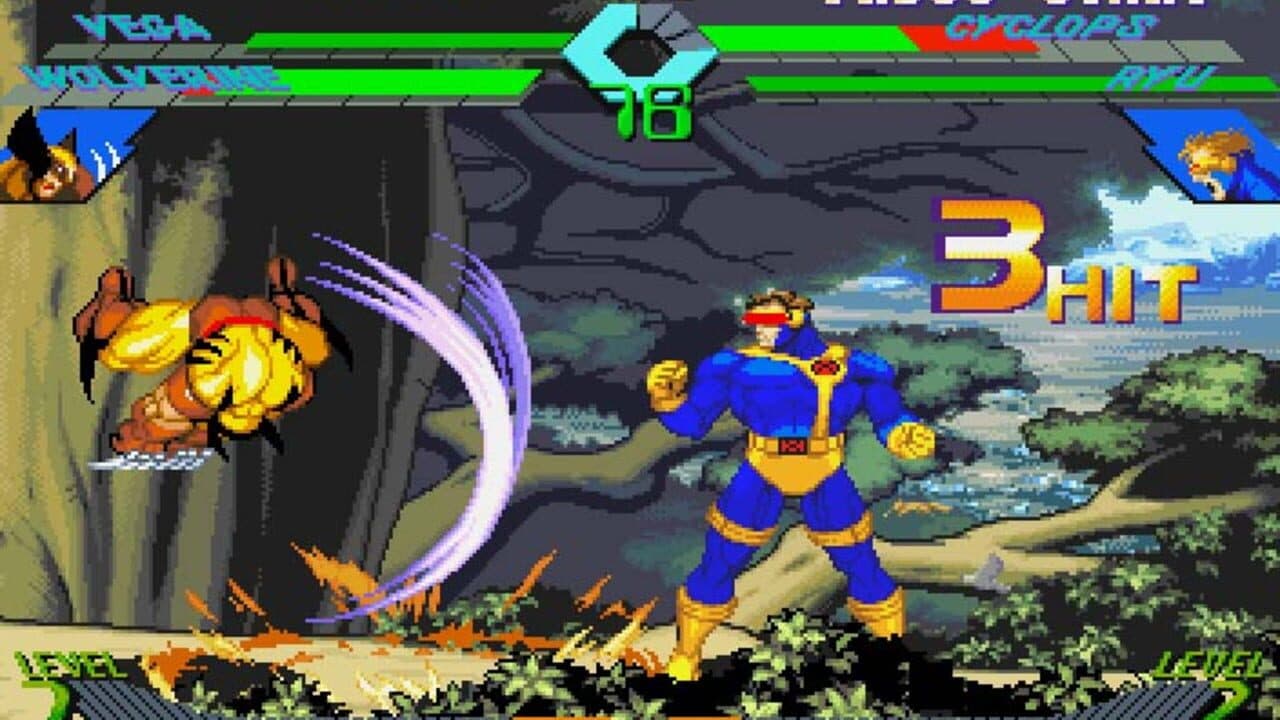
Task: Click Wolverine's green health bar
Action: point(400,80)
